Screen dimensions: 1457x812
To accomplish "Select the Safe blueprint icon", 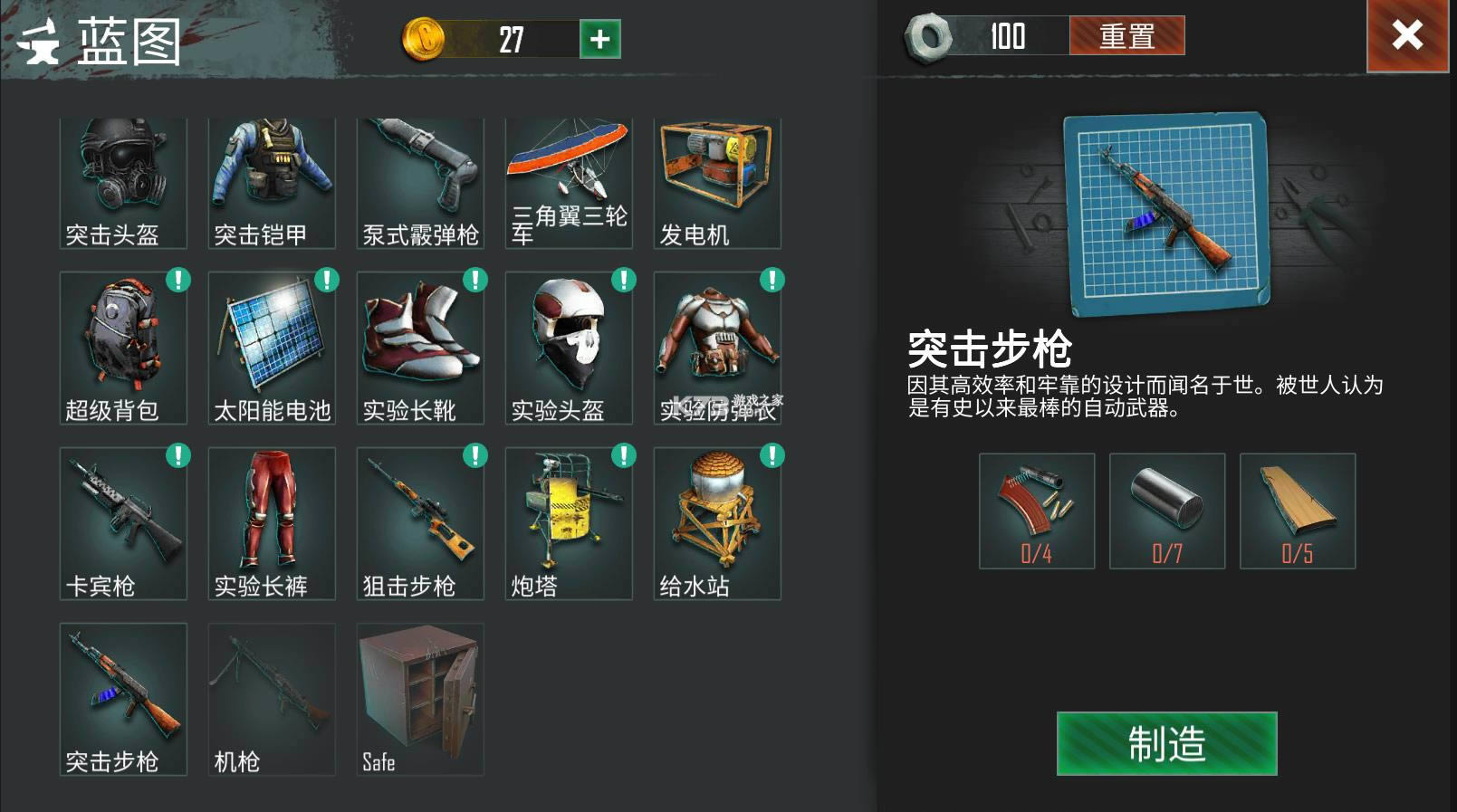I will [420, 697].
